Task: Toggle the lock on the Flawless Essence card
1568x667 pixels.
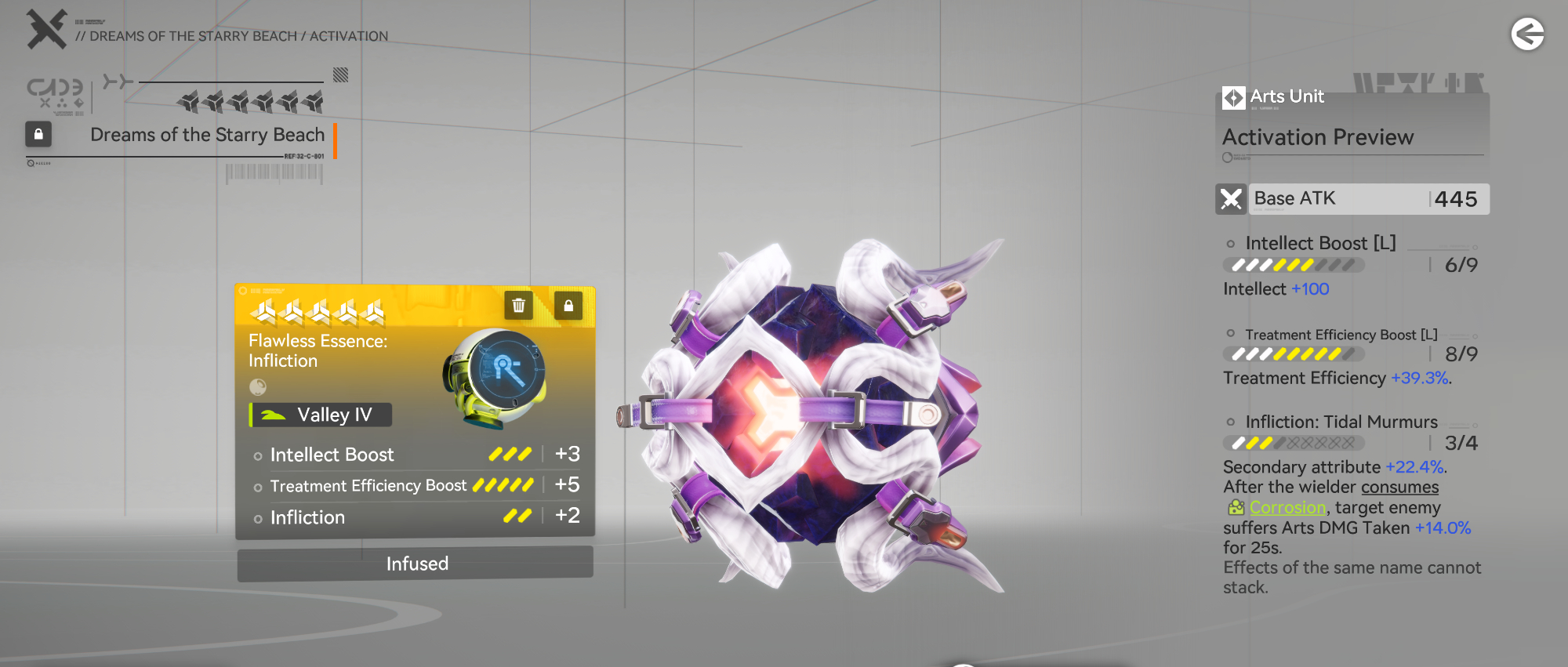Action: pos(568,306)
